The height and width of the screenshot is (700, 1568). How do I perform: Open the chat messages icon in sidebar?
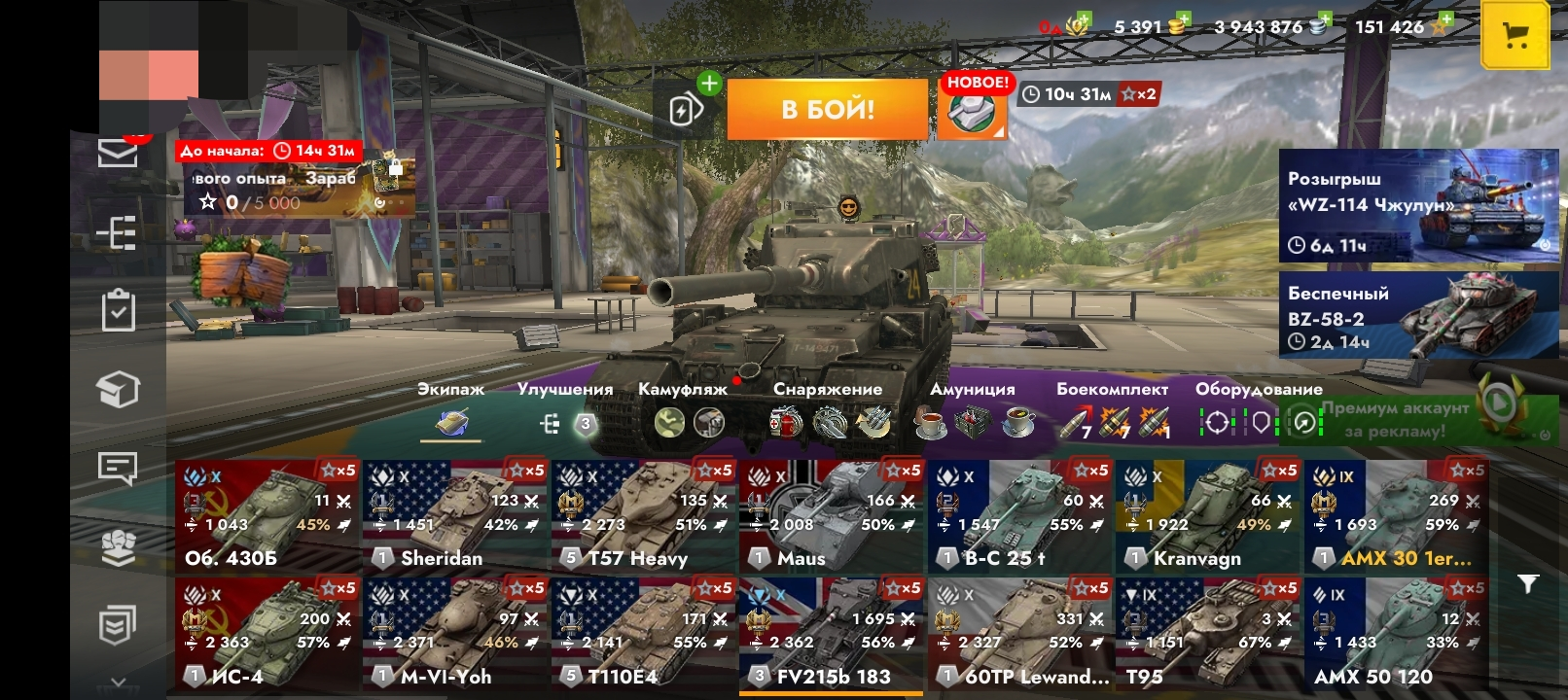pos(118,469)
